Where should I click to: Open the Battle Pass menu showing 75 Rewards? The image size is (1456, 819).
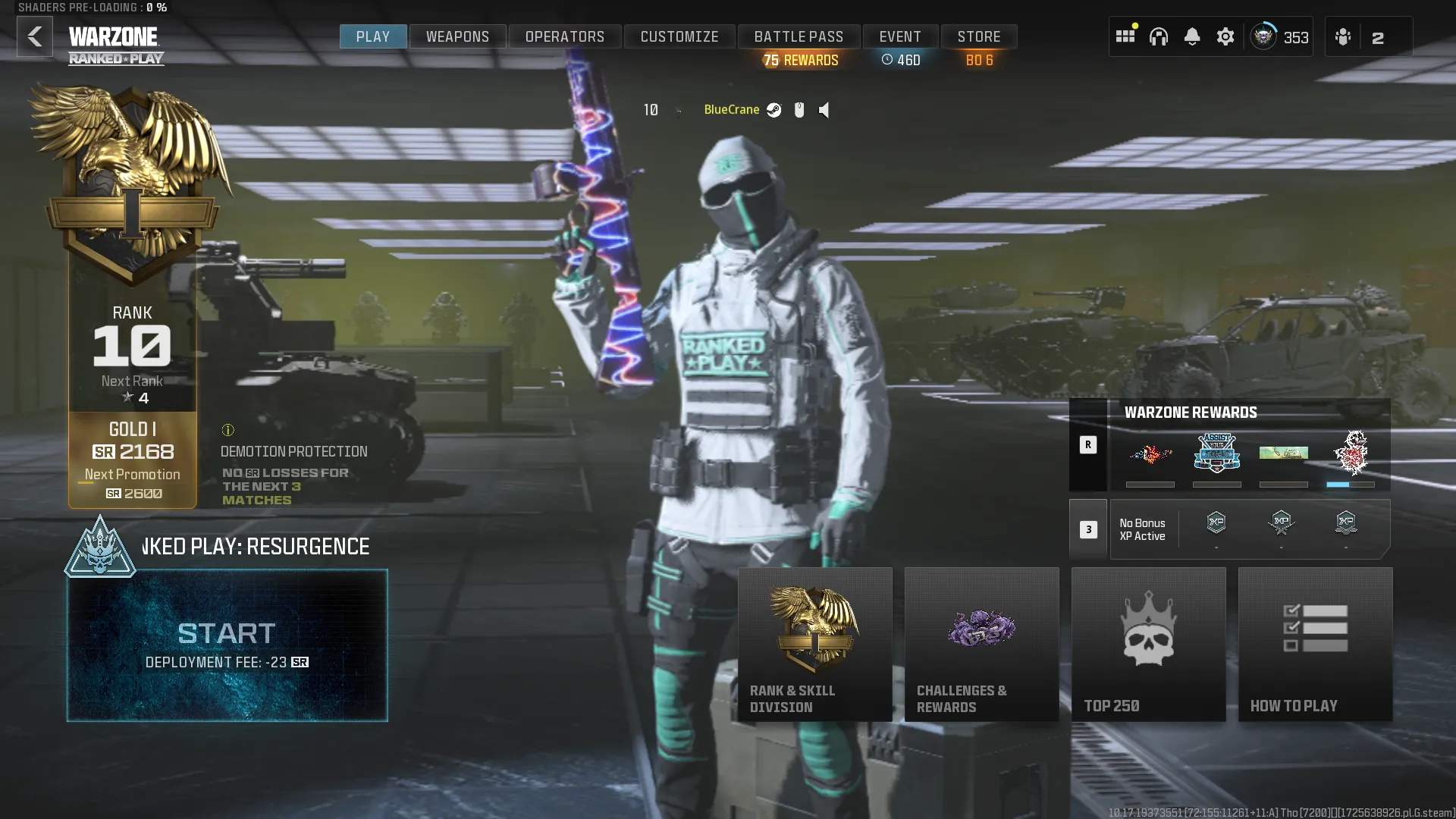(x=798, y=36)
